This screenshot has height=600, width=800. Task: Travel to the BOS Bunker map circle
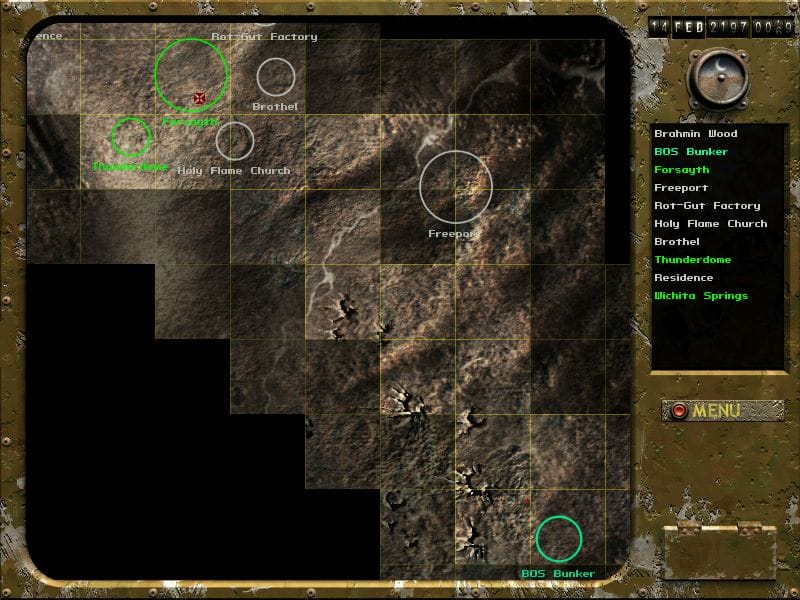tap(559, 539)
